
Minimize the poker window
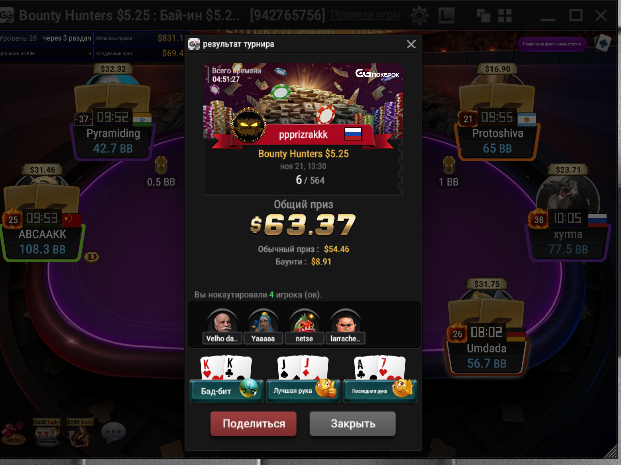(548, 15)
